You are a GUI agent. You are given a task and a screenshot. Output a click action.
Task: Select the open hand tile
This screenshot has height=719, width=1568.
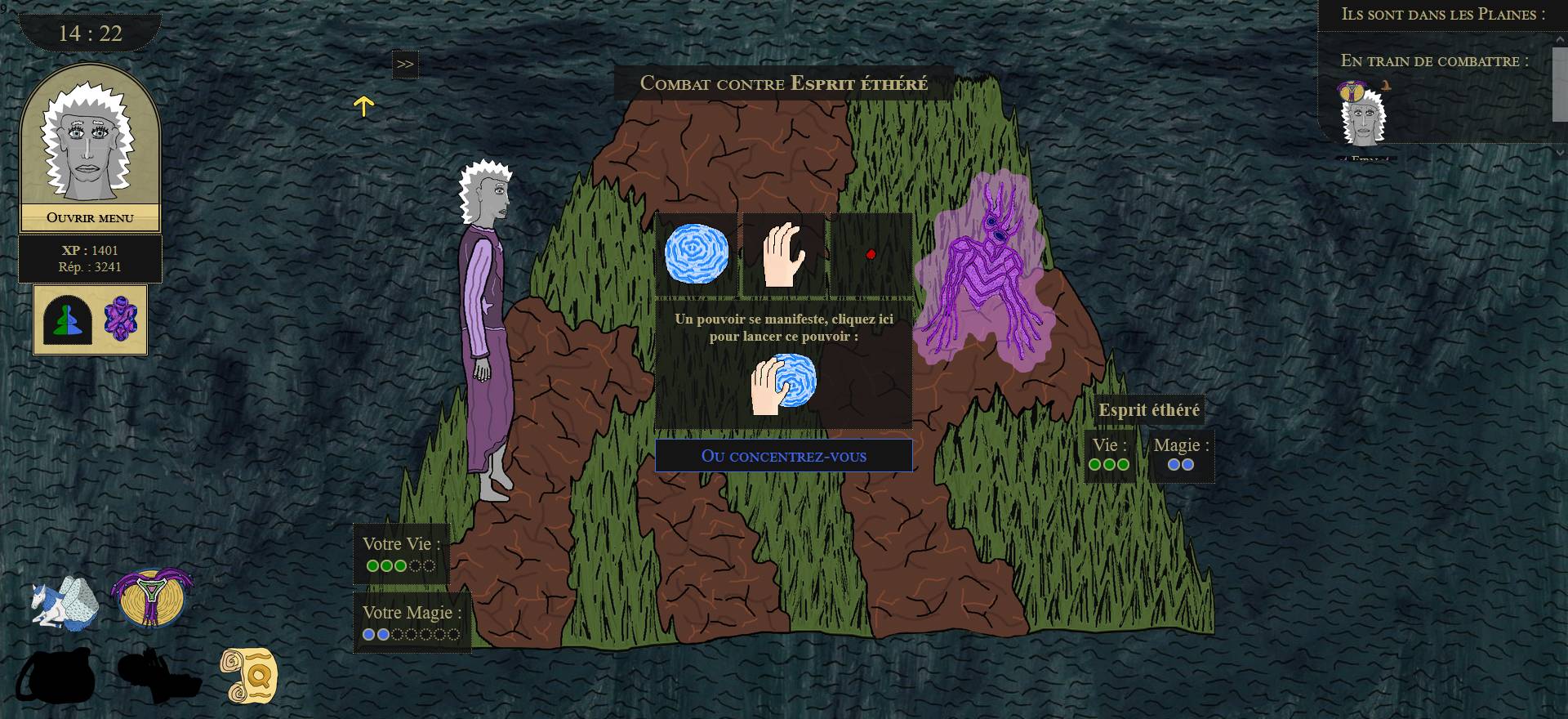click(784, 254)
